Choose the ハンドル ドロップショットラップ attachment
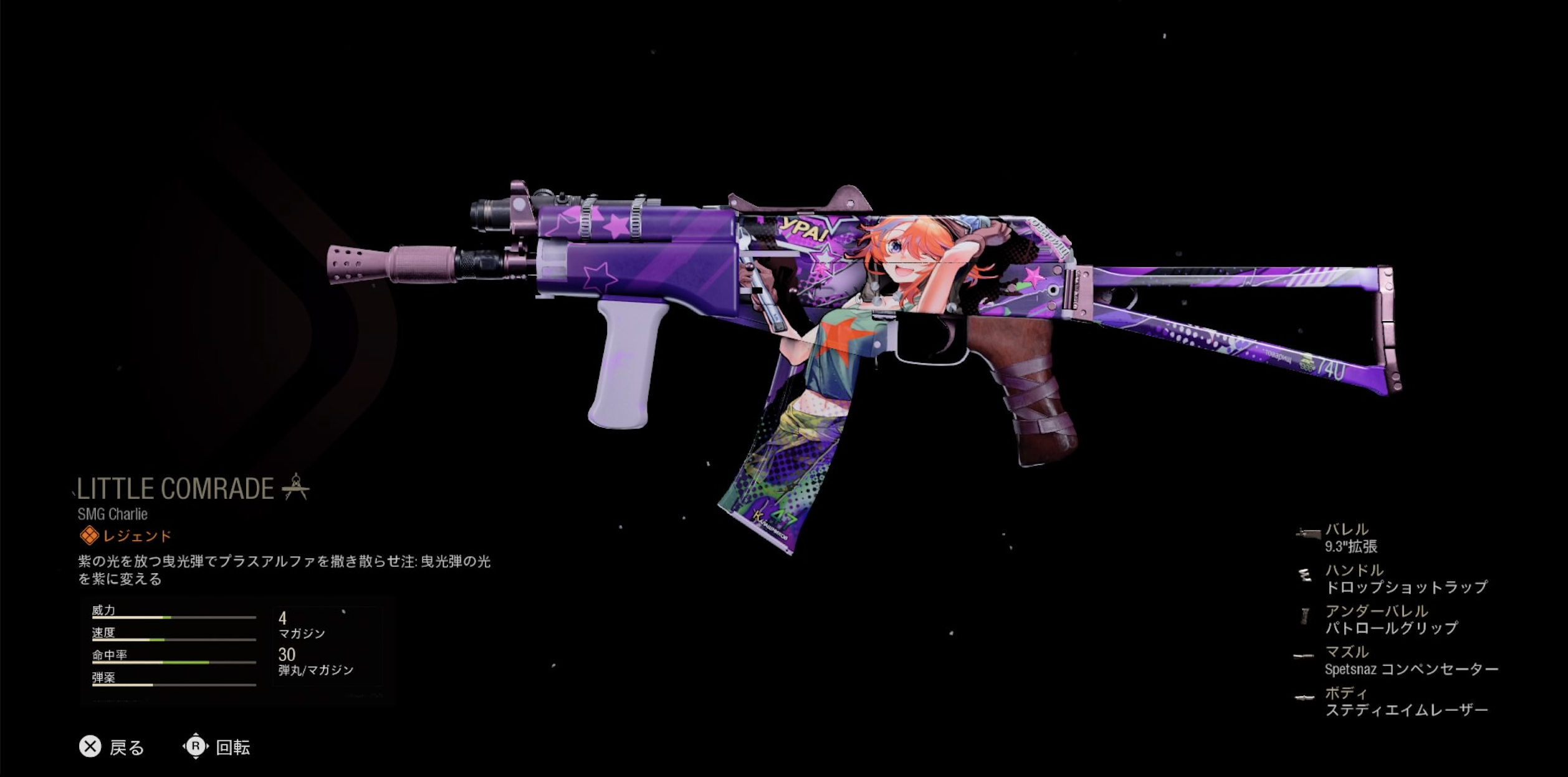 point(1405,579)
